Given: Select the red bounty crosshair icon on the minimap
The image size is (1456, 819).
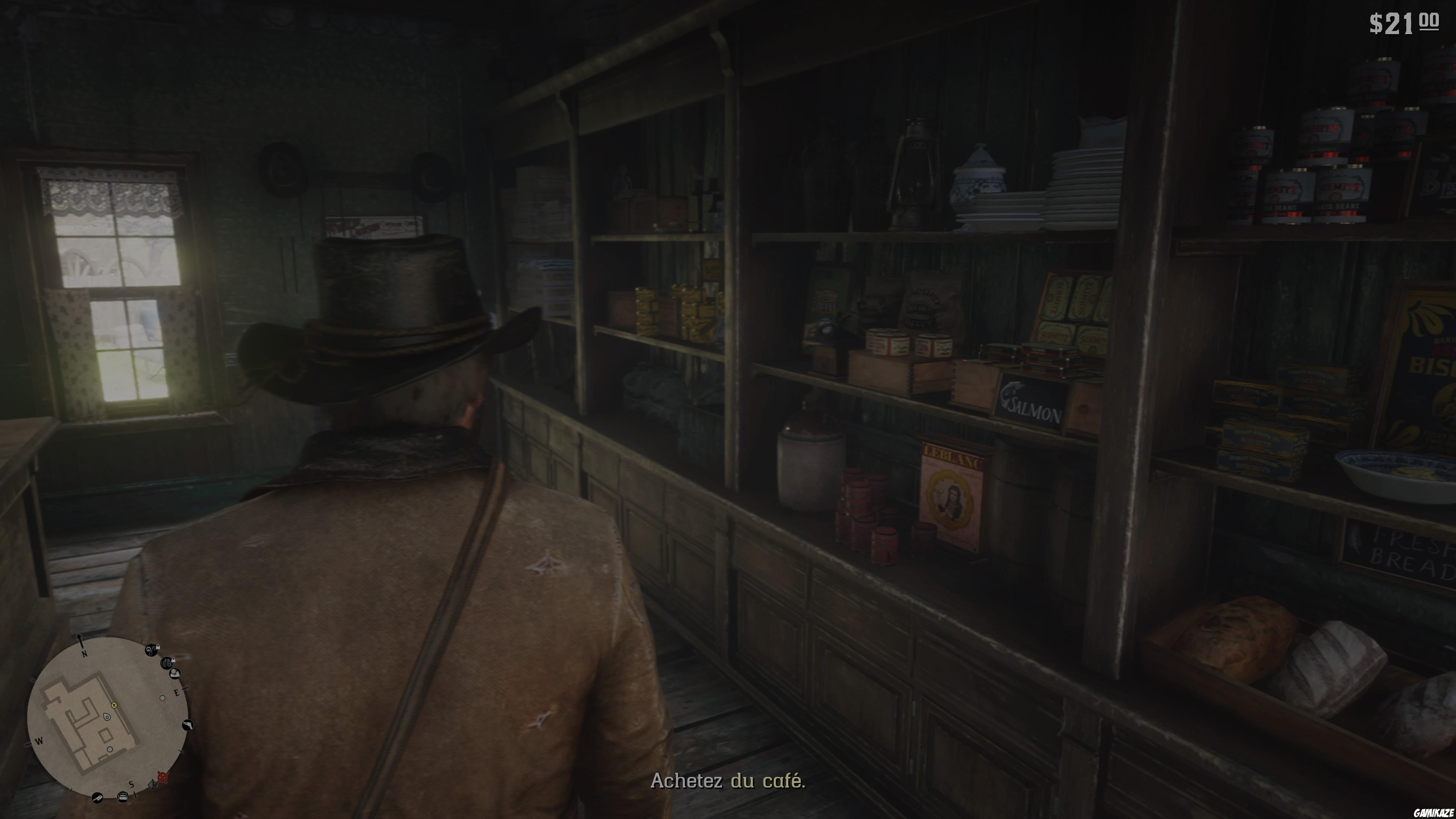Looking at the screenshot, I should [x=163, y=777].
